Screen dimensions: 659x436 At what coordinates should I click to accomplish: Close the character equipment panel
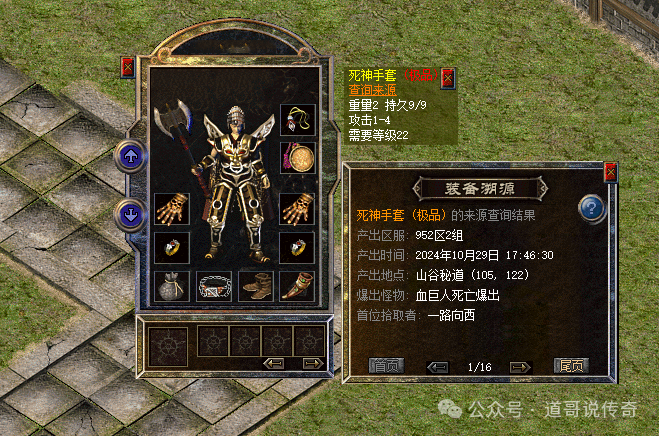[127, 67]
